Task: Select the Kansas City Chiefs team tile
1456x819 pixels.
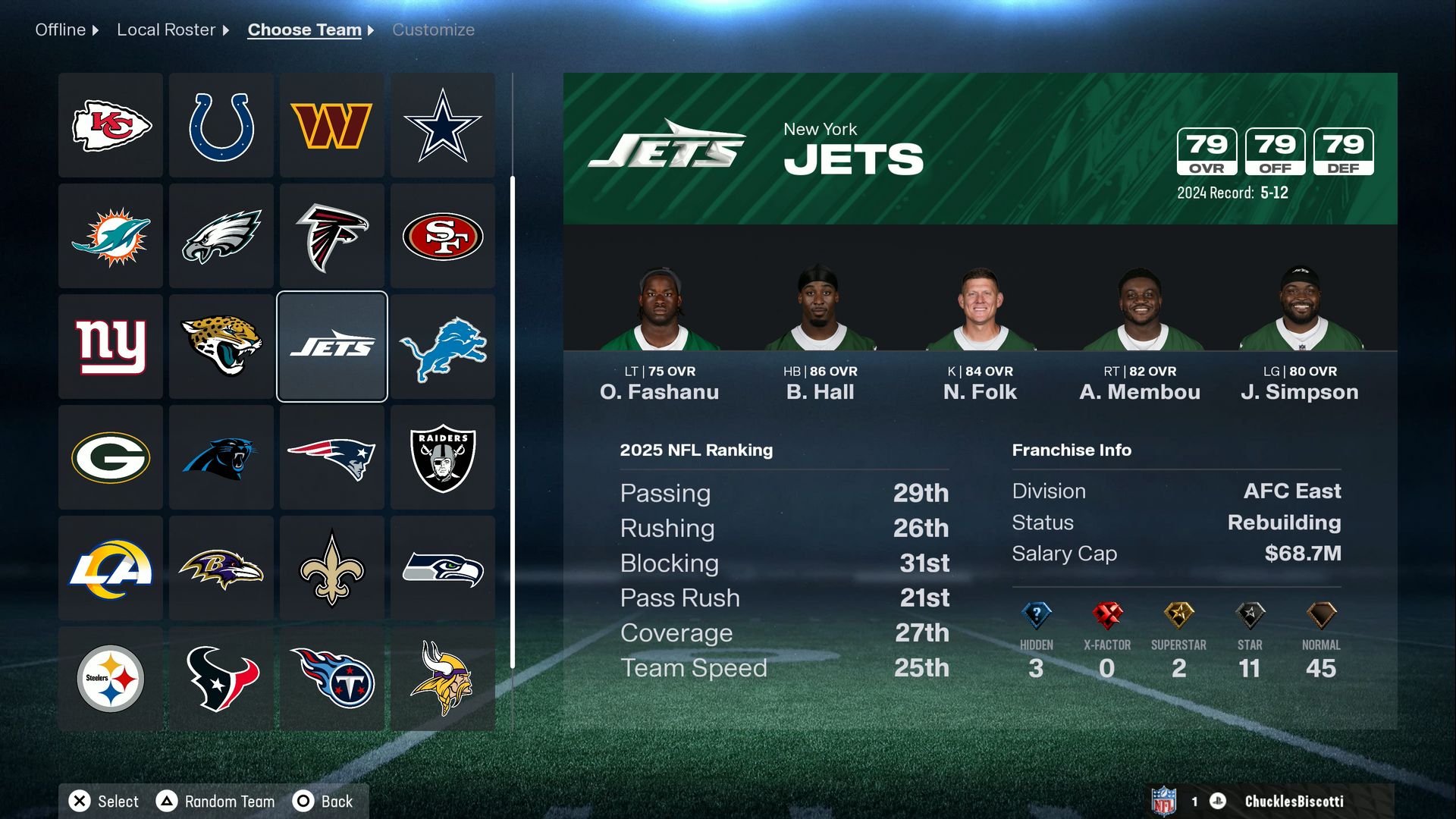Action: click(x=111, y=125)
